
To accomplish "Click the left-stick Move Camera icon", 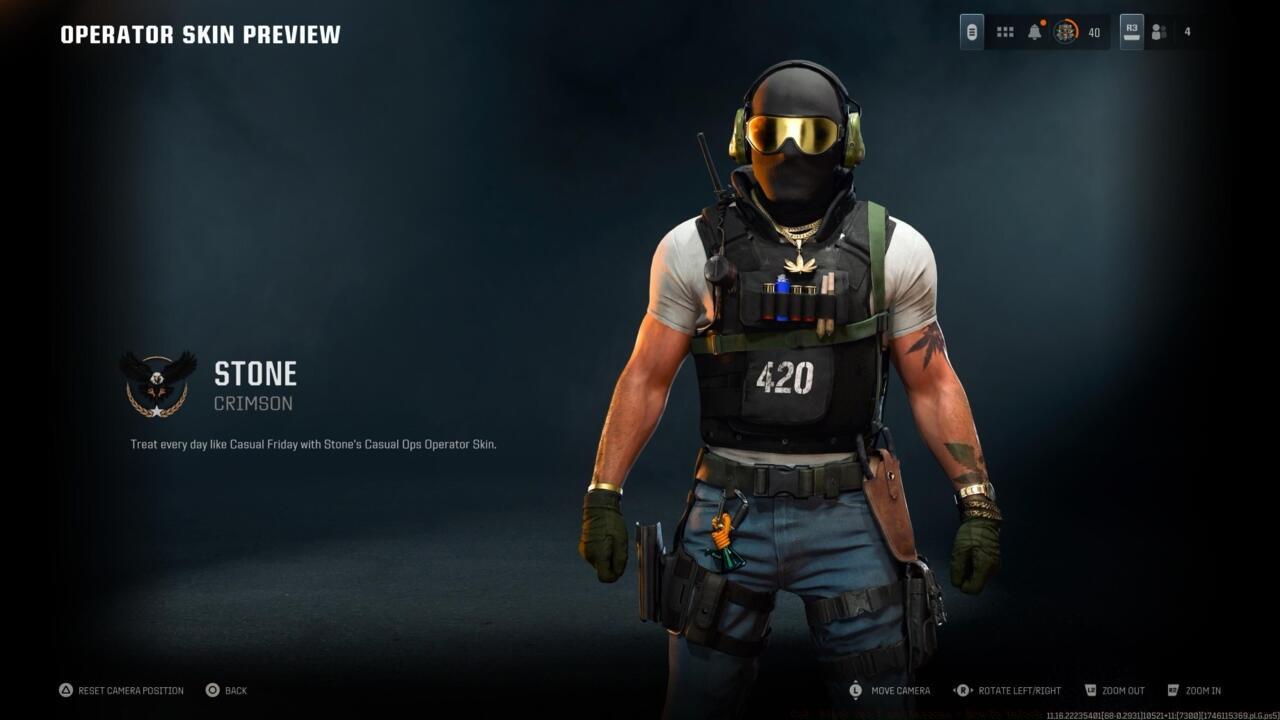I will tap(857, 690).
